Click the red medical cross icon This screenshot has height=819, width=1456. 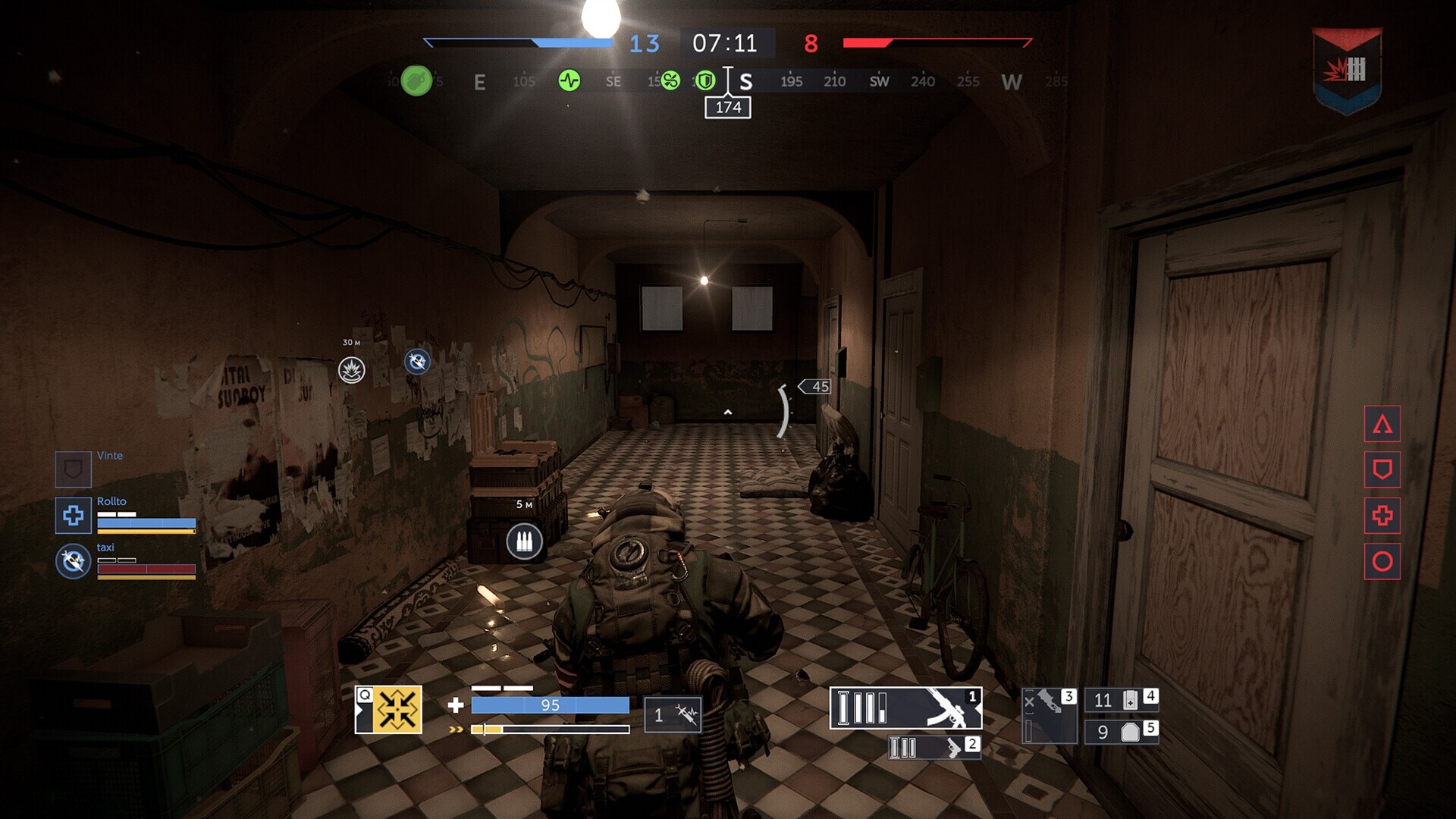[1382, 516]
